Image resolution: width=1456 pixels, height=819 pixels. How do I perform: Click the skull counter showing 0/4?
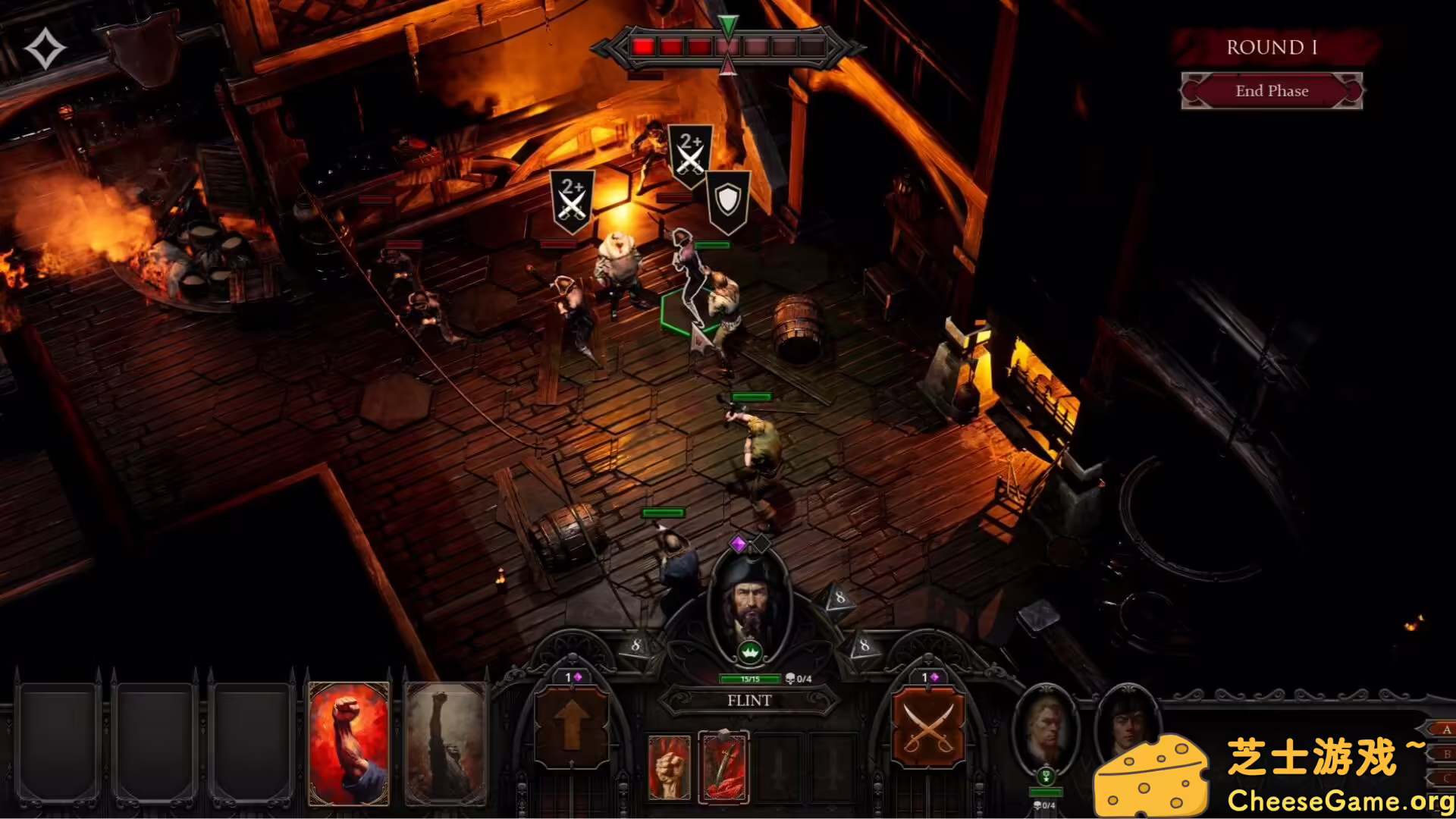pos(795,679)
